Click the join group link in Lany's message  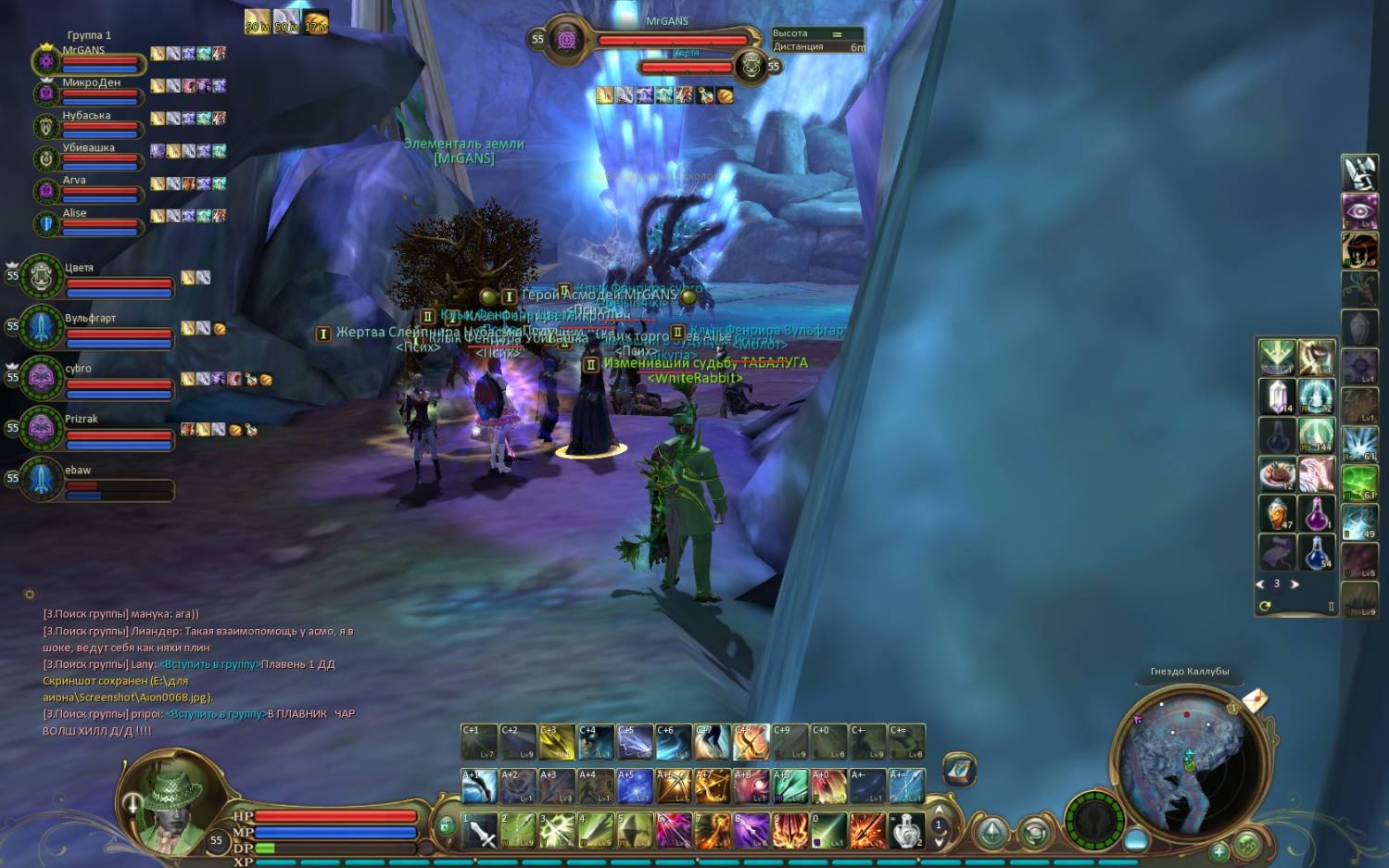tap(209, 664)
